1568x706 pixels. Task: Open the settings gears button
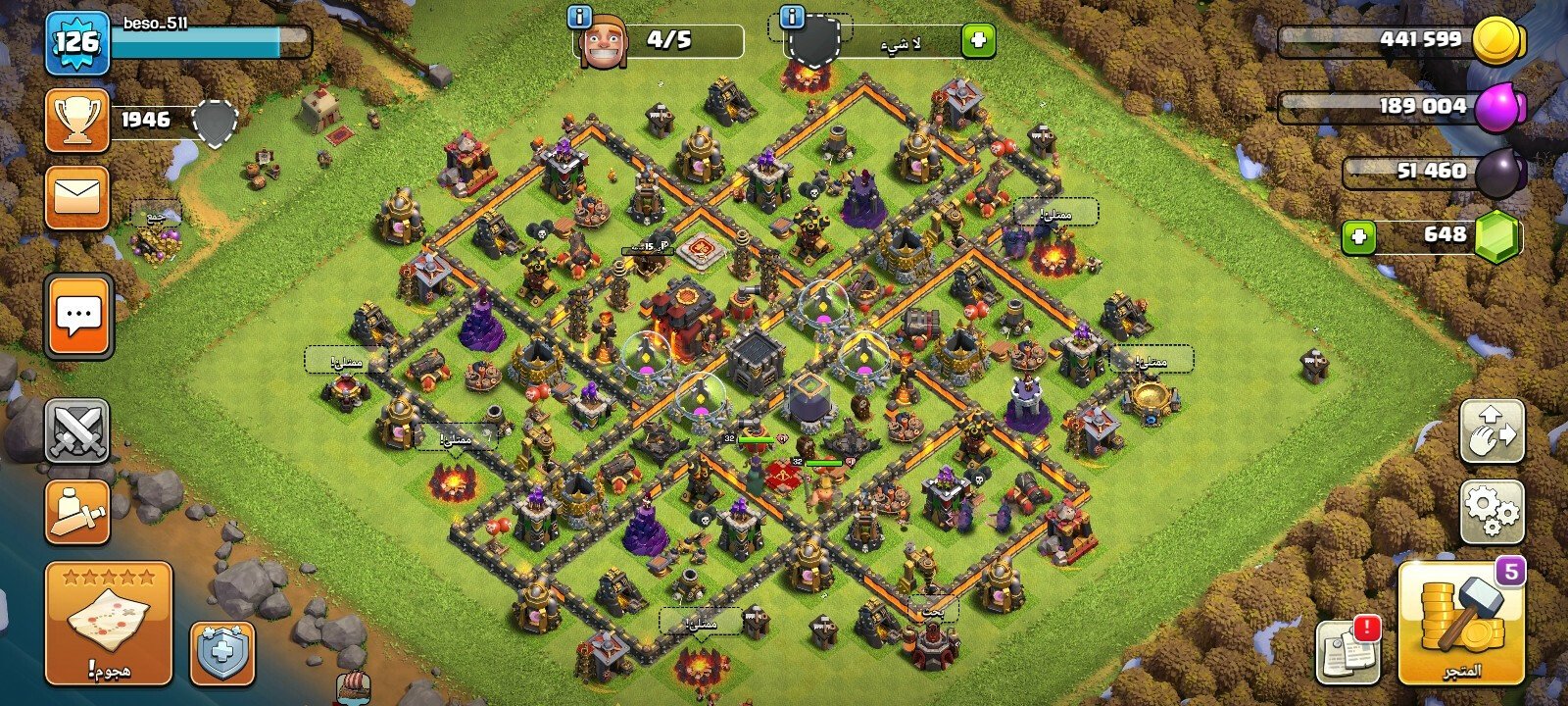tap(1492, 511)
